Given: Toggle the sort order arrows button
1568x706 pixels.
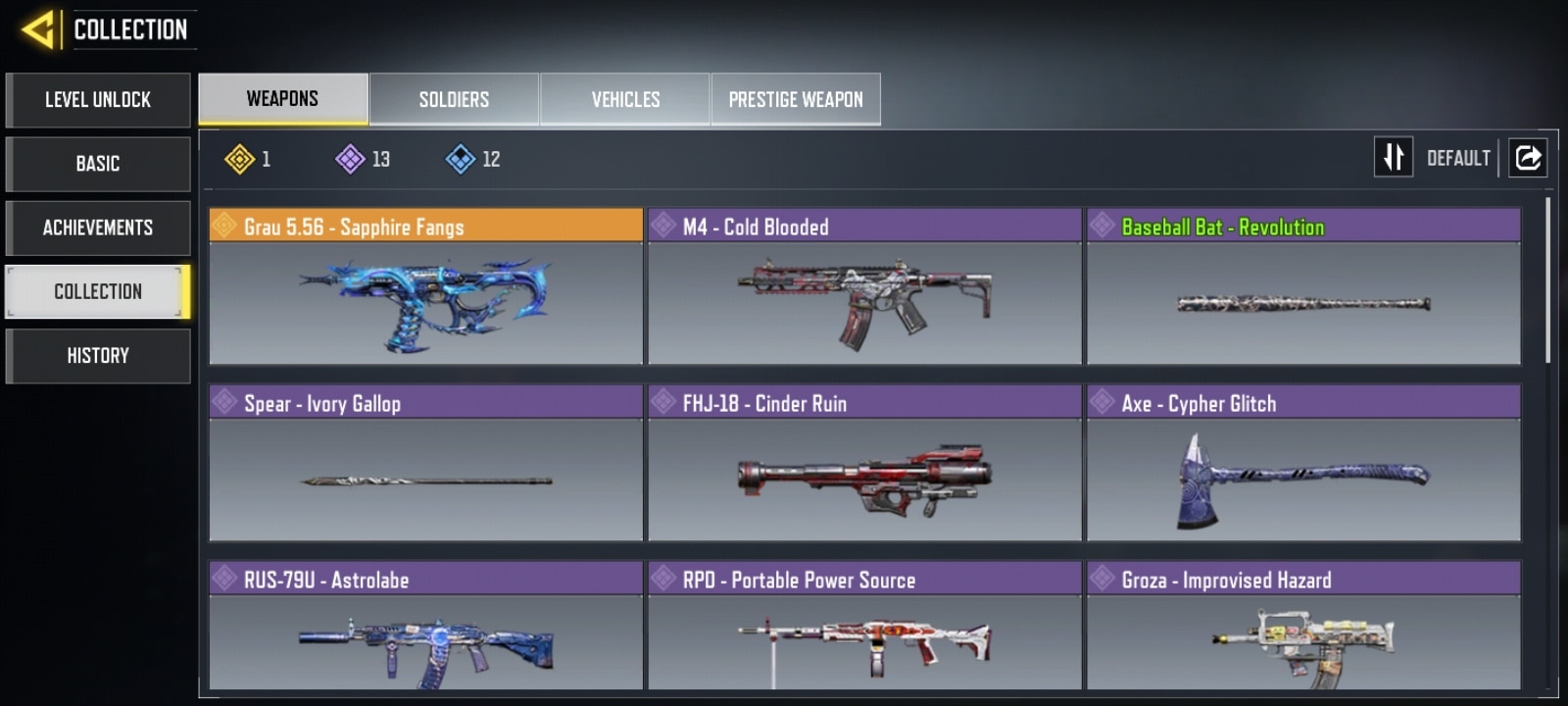Looking at the screenshot, I should (x=1393, y=157).
